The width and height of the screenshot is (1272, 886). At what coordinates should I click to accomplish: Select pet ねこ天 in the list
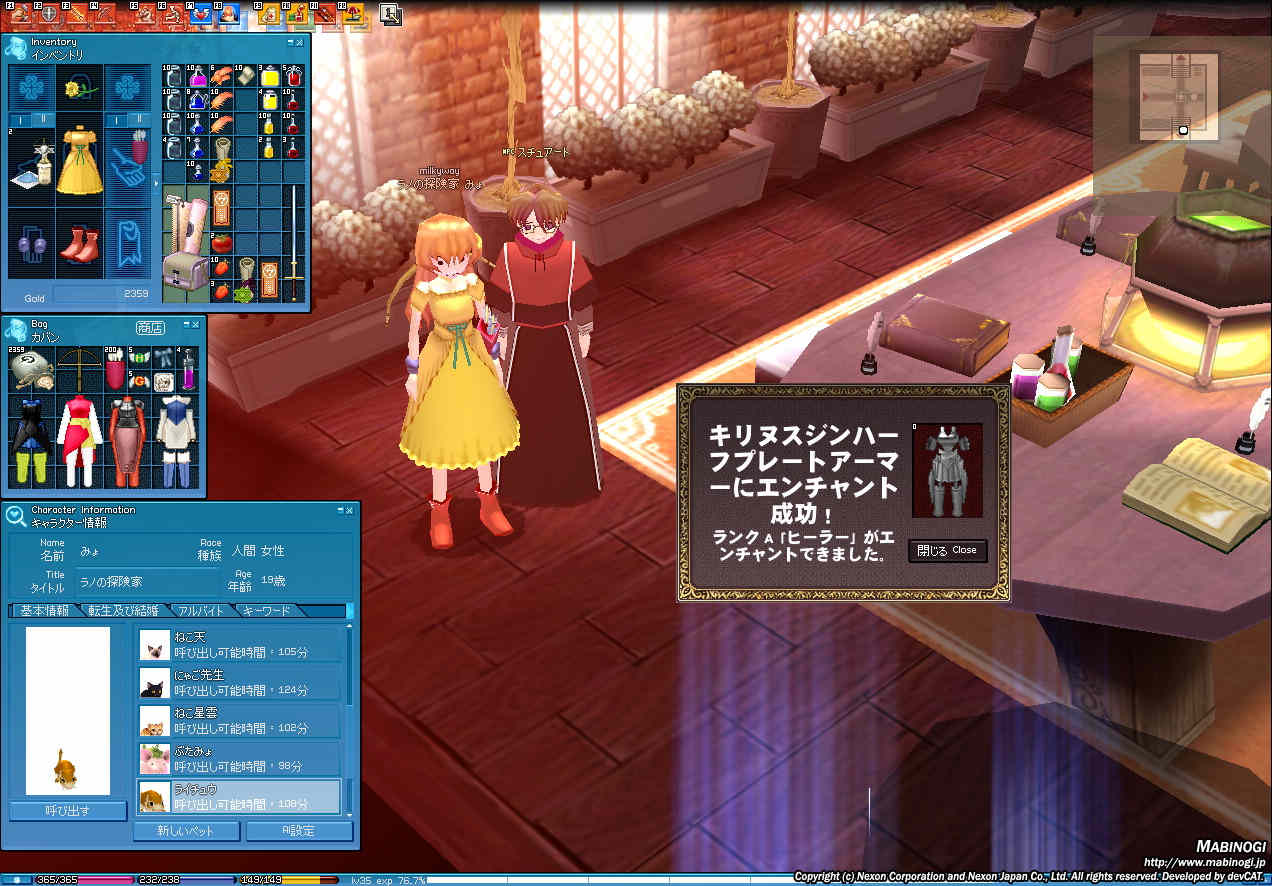tap(240, 644)
